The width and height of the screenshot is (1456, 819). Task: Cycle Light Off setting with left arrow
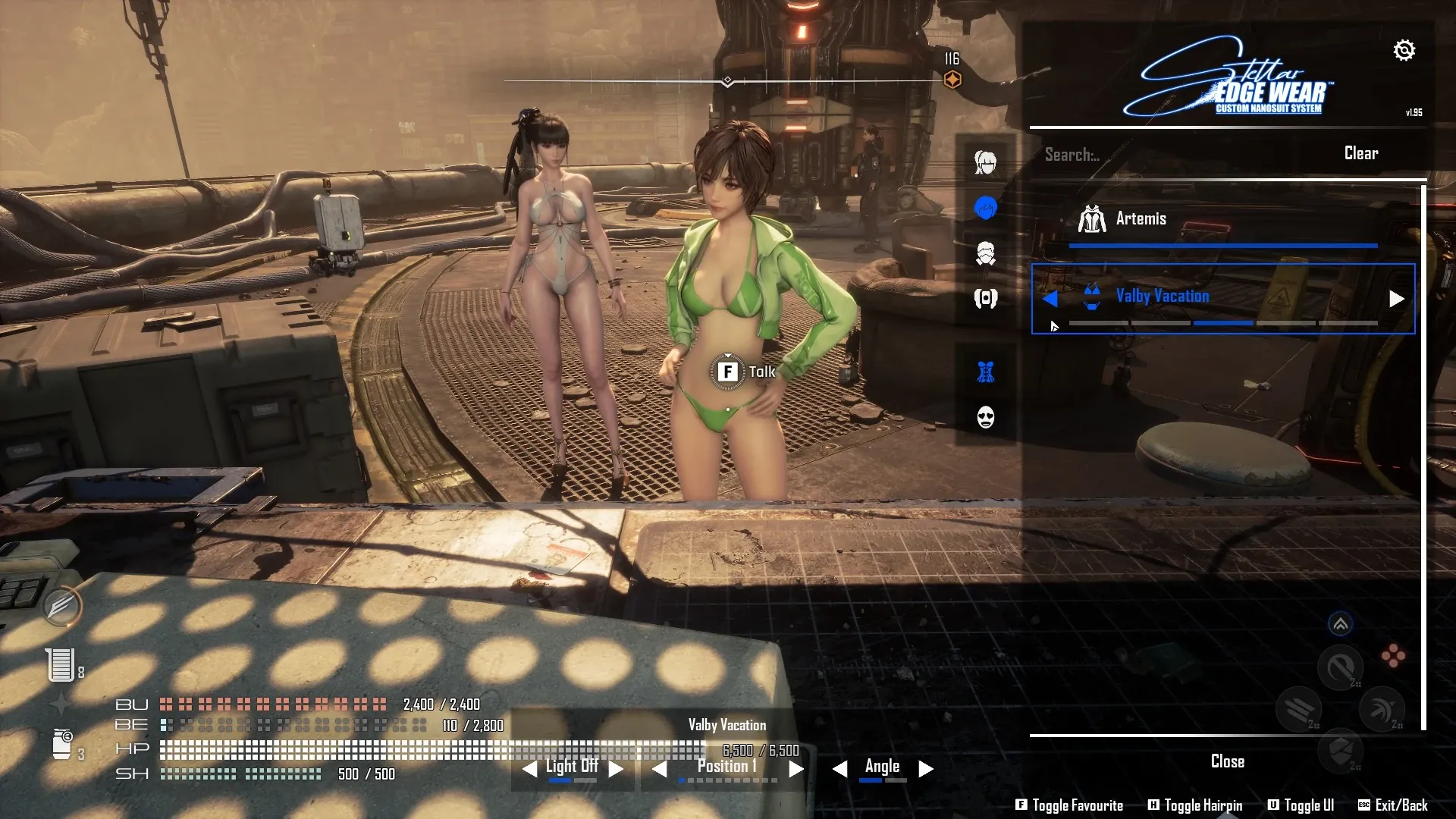pyautogui.click(x=529, y=769)
